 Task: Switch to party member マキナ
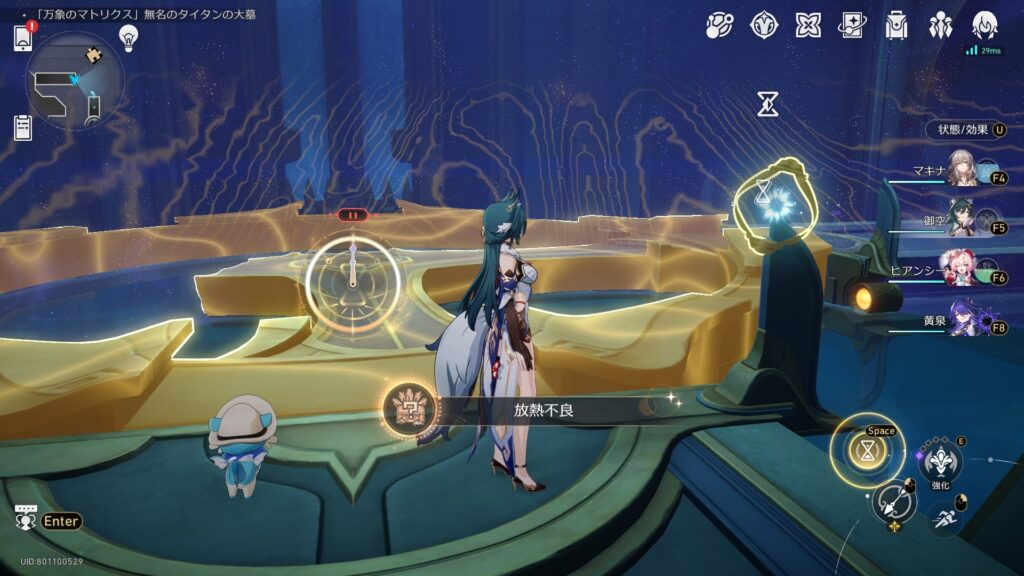(963, 172)
